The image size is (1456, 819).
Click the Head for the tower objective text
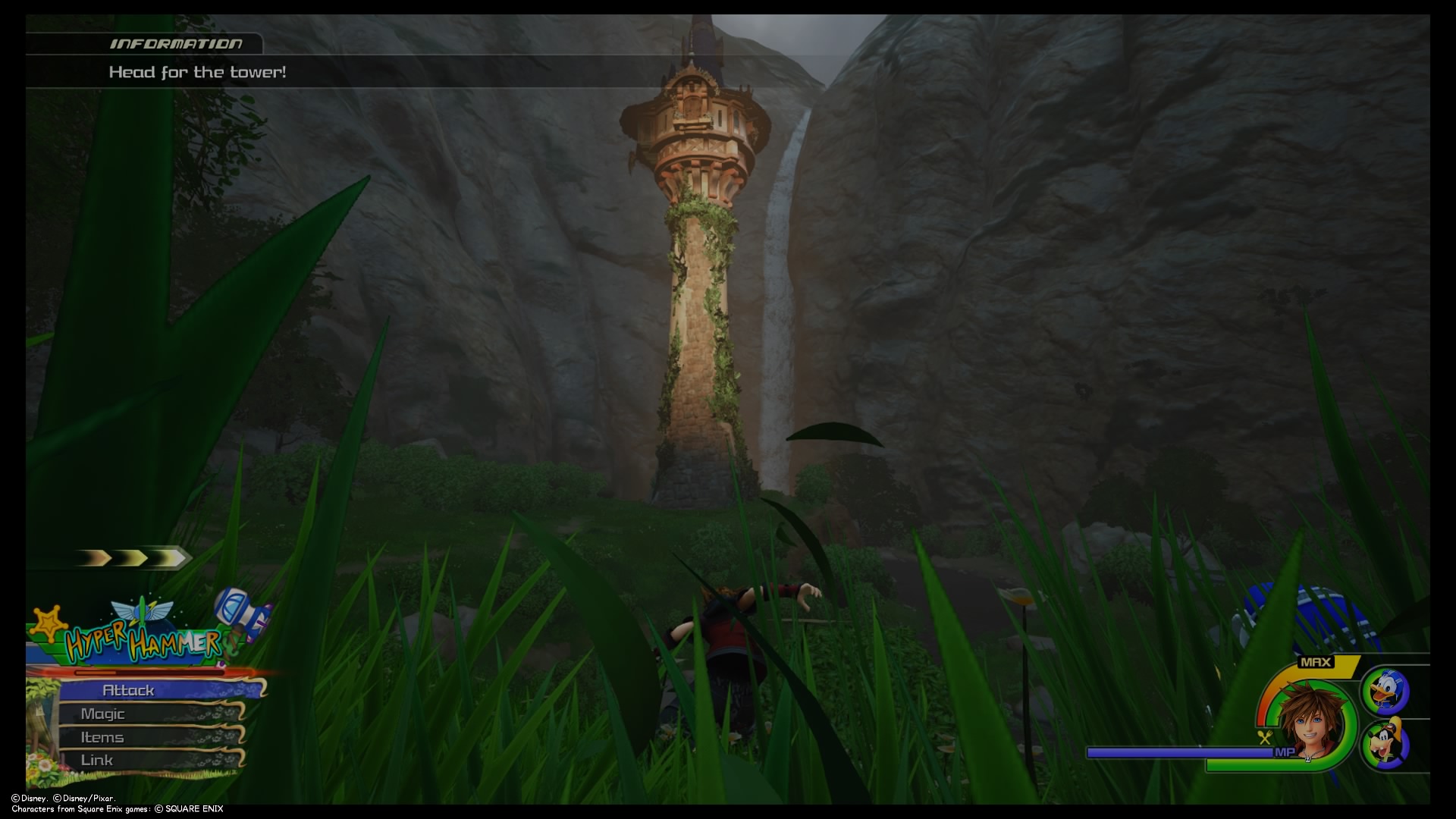coord(197,73)
